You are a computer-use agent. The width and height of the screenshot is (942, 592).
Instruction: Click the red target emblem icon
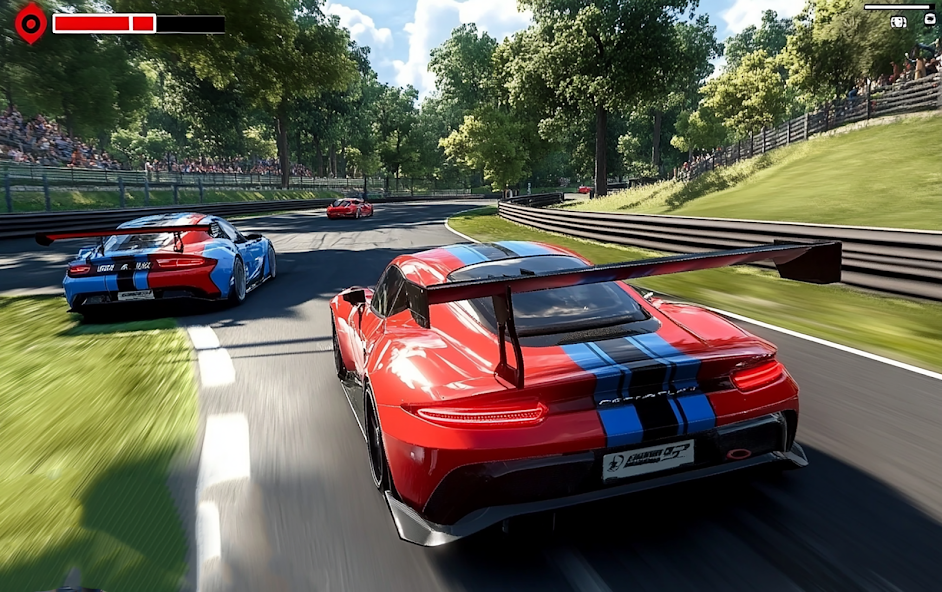tap(31, 23)
